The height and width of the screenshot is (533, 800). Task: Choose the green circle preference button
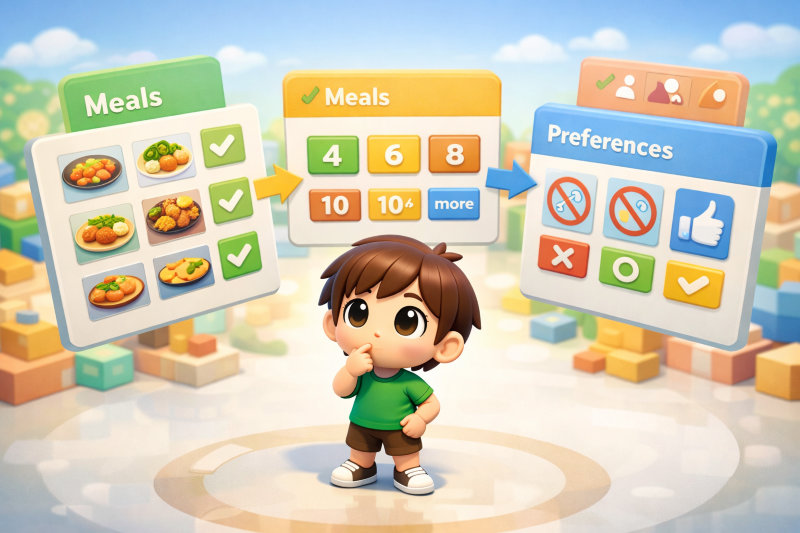pos(627,270)
